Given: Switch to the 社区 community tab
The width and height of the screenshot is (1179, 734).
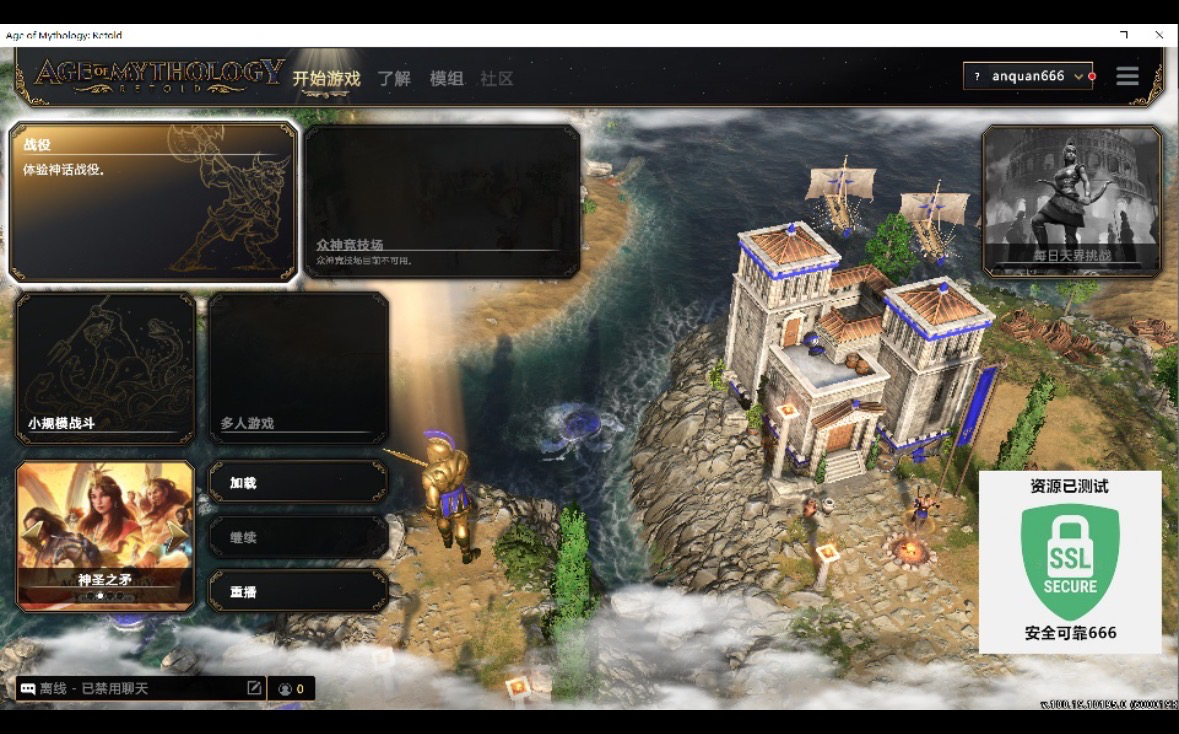Looking at the screenshot, I should [x=496, y=78].
